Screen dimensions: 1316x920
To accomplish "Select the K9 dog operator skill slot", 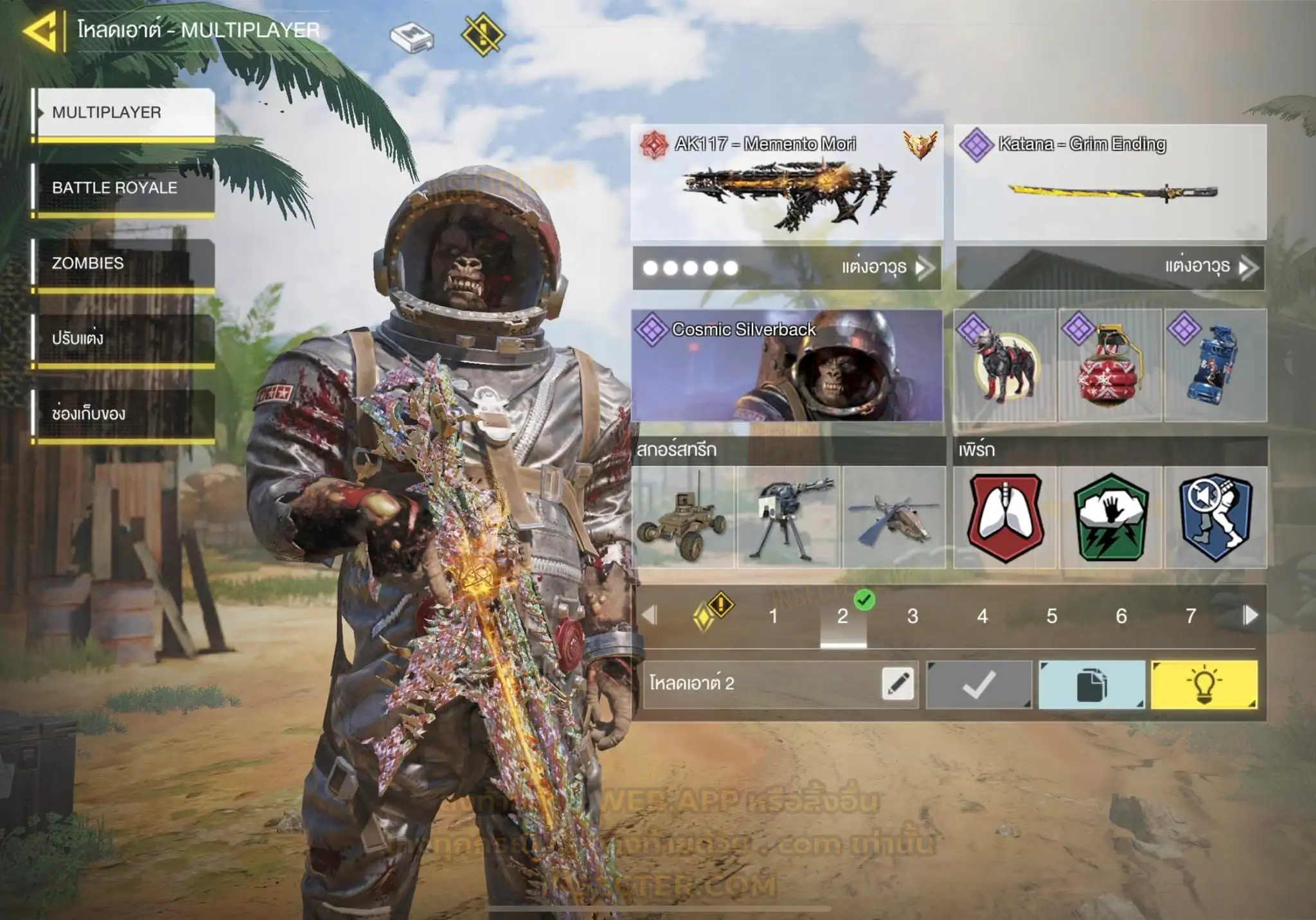I will [x=1004, y=365].
